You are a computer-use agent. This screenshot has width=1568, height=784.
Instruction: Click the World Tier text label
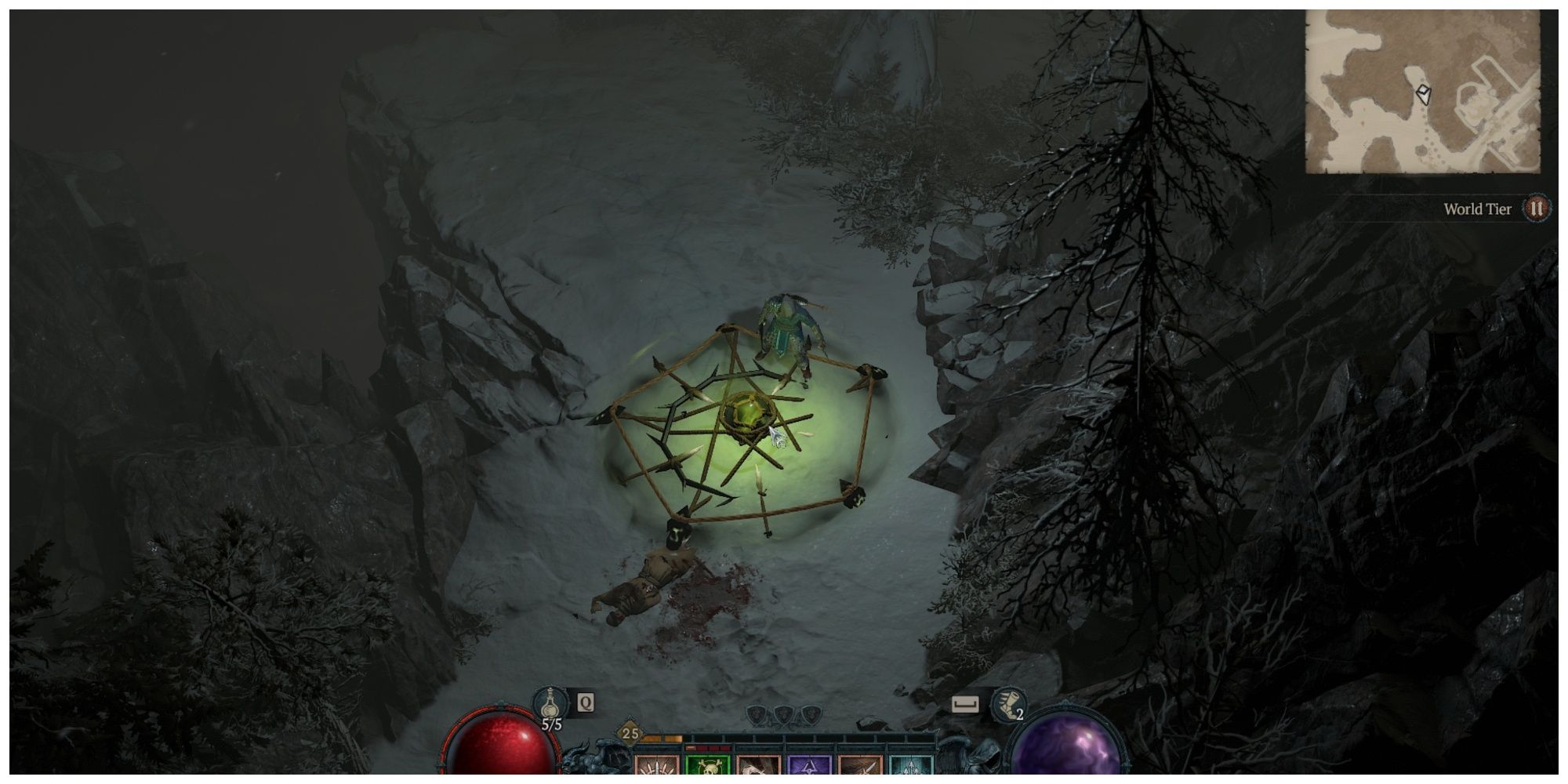[x=1477, y=209]
